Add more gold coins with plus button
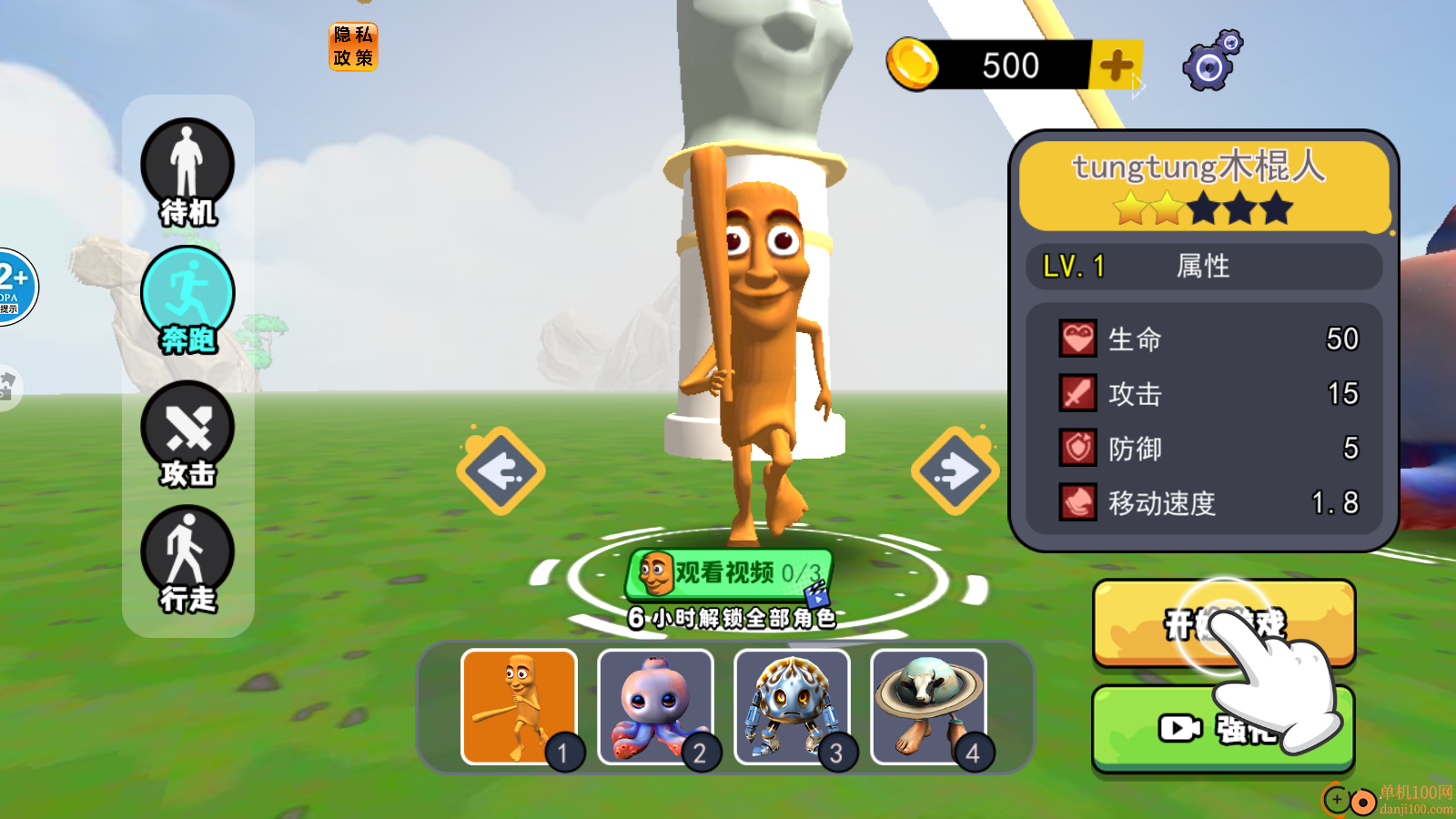This screenshot has width=1456, height=819. (x=1117, y=66)
